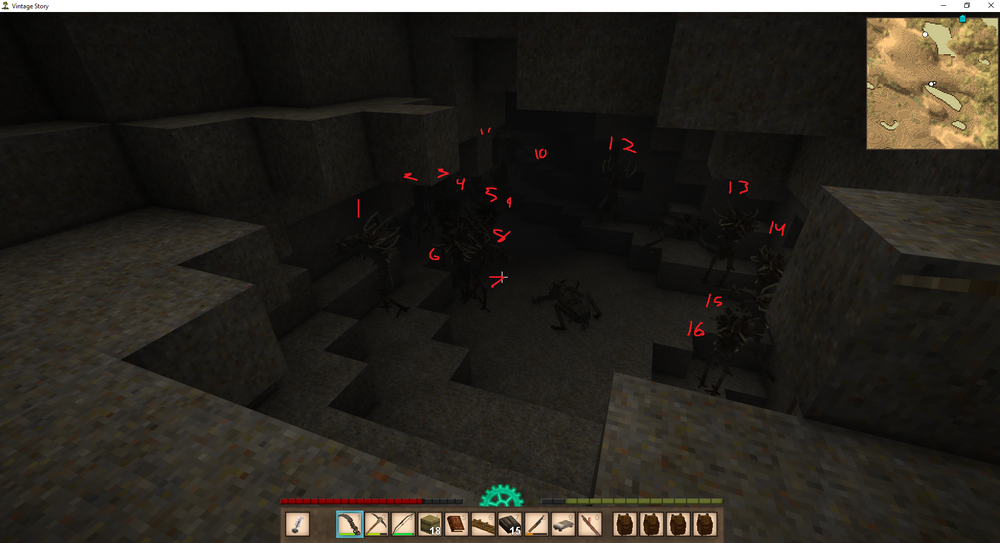1000x543 pixels.
Task: Select the grey item in slot 9
Action: coord(564,524)
